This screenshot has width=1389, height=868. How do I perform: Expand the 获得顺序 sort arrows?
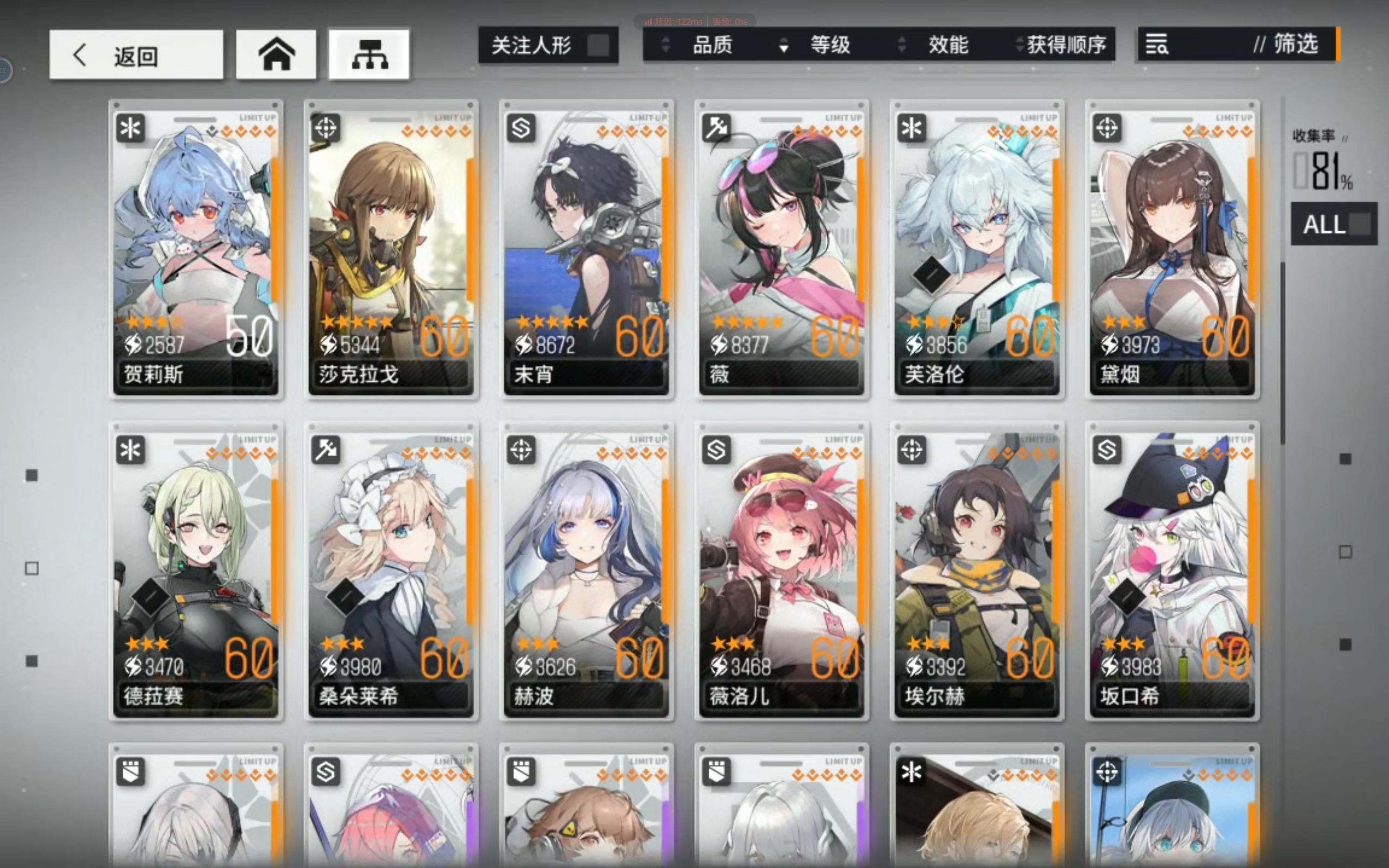pos(1018,46)
